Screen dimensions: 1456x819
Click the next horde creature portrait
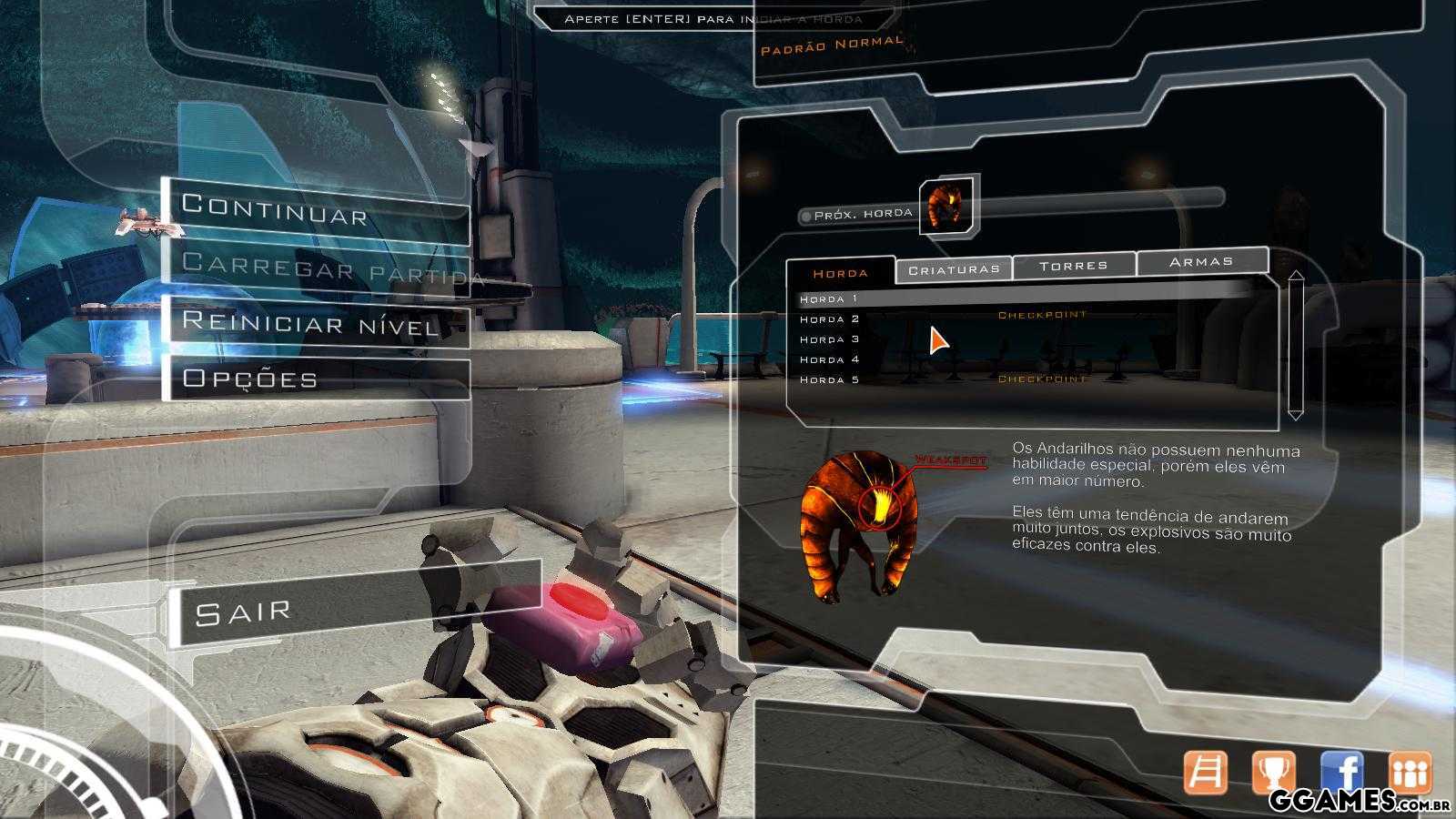946,207
